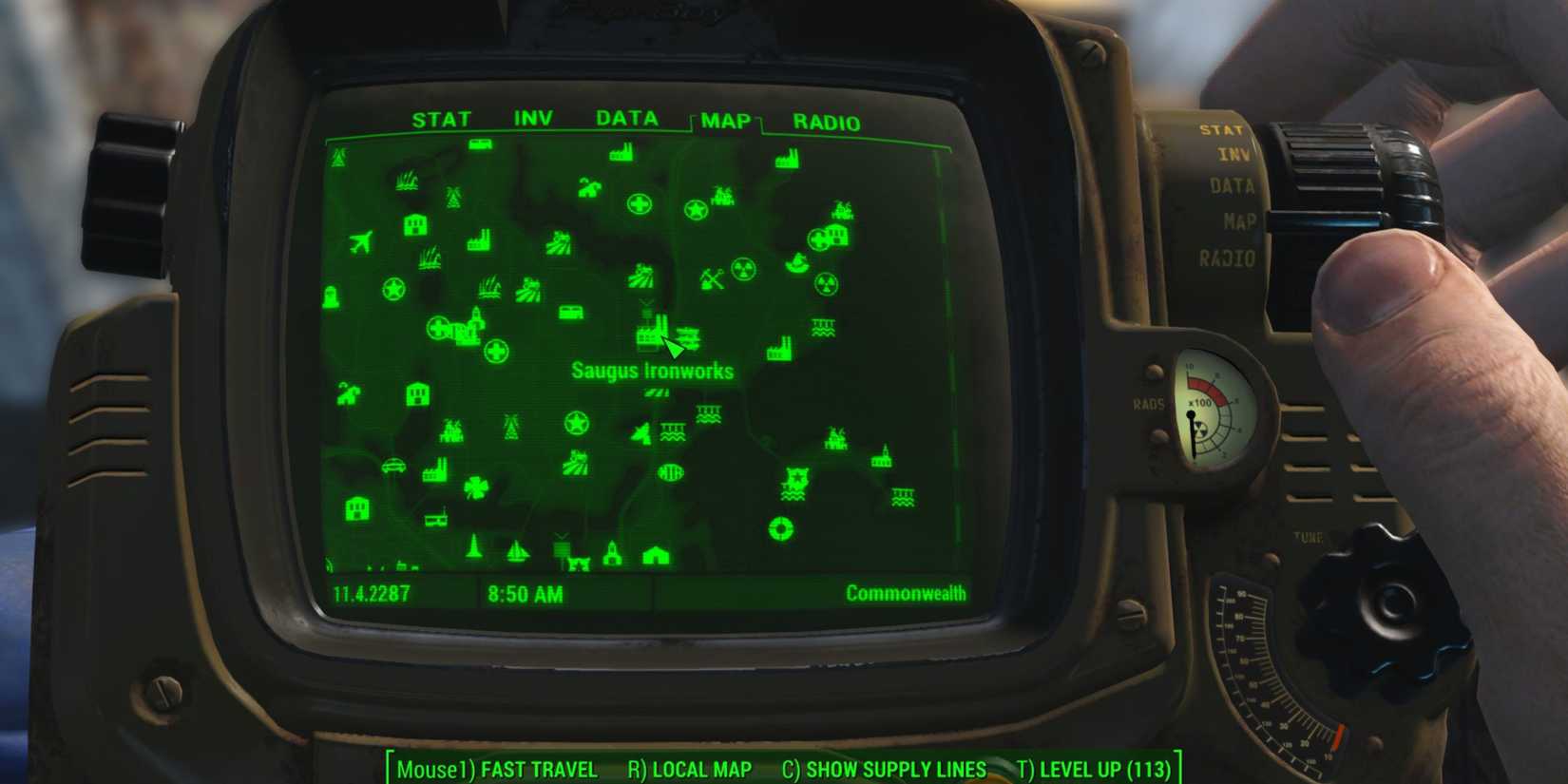Switch to the STAT tab

point(440,119)
